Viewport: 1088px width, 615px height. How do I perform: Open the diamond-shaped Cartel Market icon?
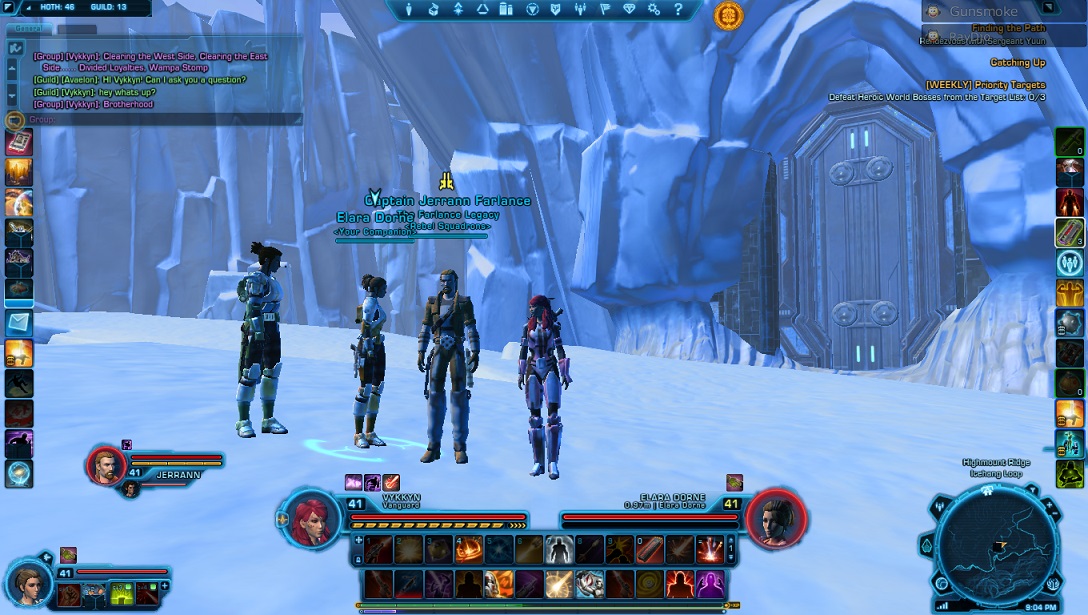pyautogui.click(x=630, y=10)
